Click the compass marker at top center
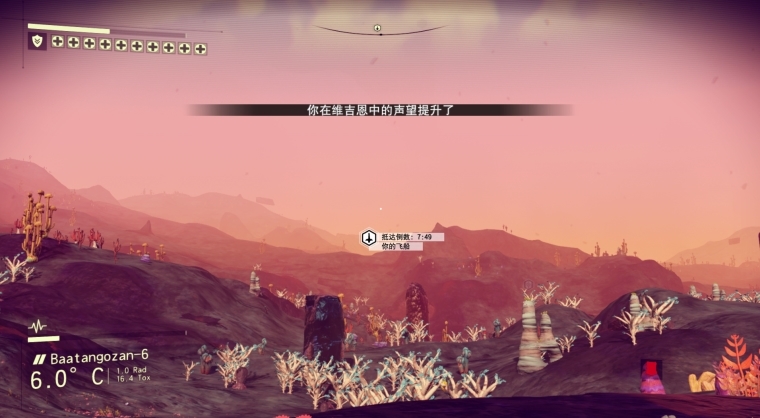The image size is (760, 418). pyautogui.click(x=378, y=28)
